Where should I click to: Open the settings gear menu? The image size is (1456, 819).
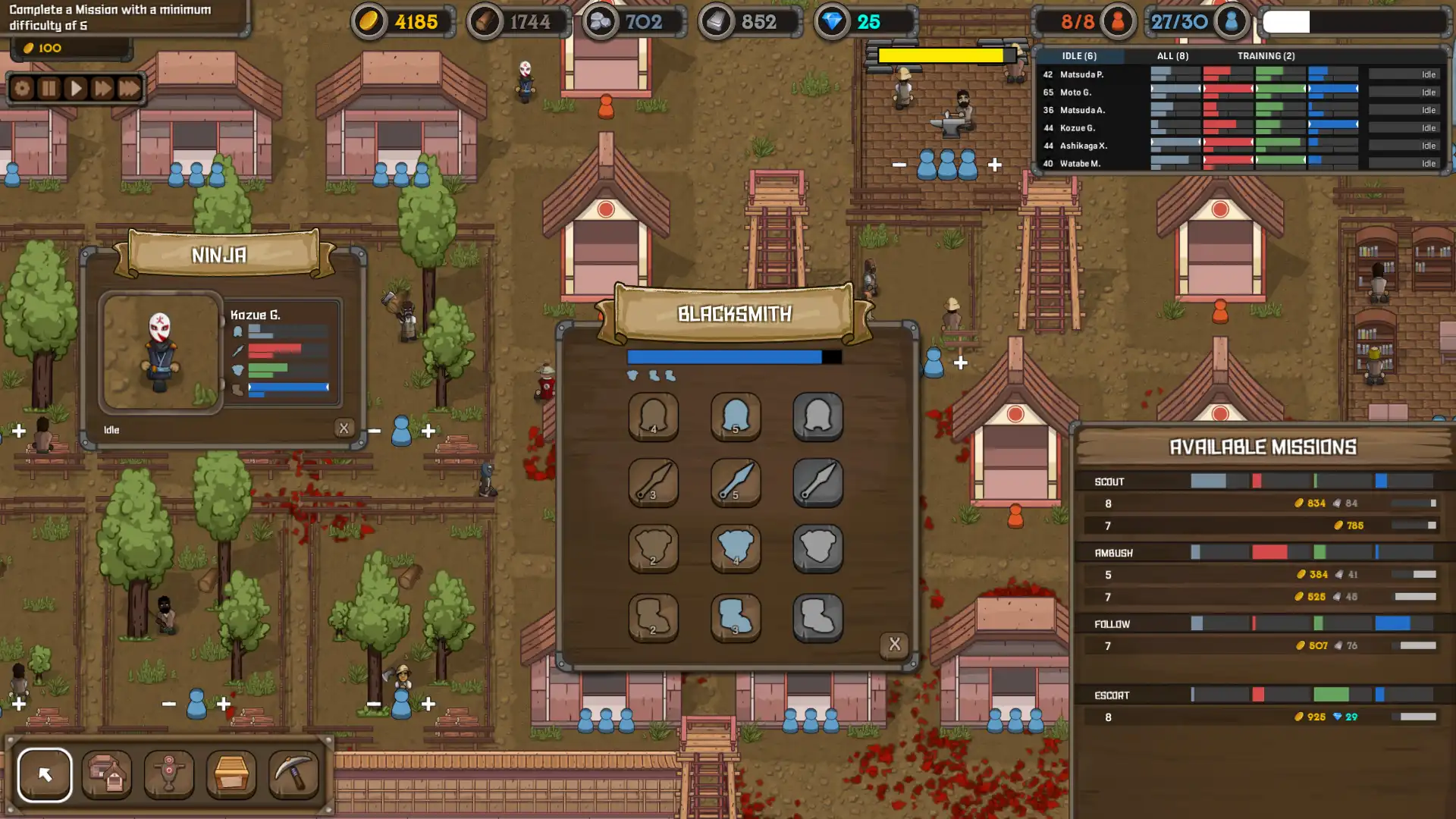[x=21, y=87]
